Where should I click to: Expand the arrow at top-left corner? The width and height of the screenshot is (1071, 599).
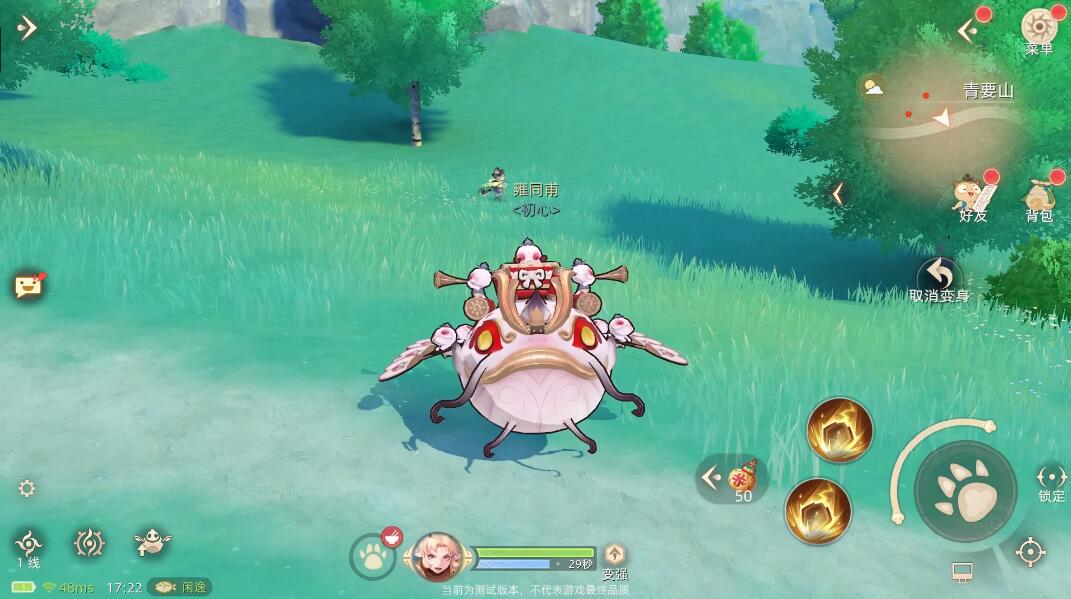[x=27, y=27]
